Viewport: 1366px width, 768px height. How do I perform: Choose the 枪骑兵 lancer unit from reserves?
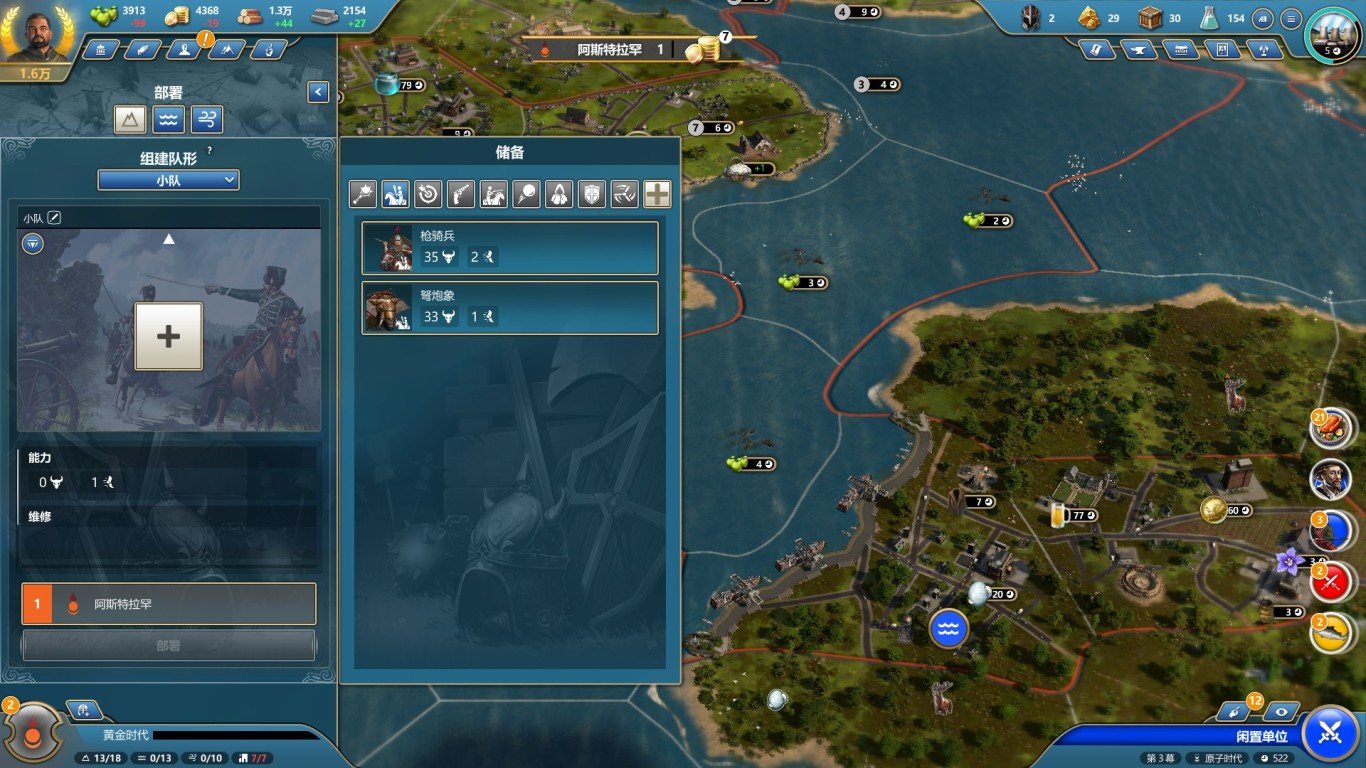[510, 248]
